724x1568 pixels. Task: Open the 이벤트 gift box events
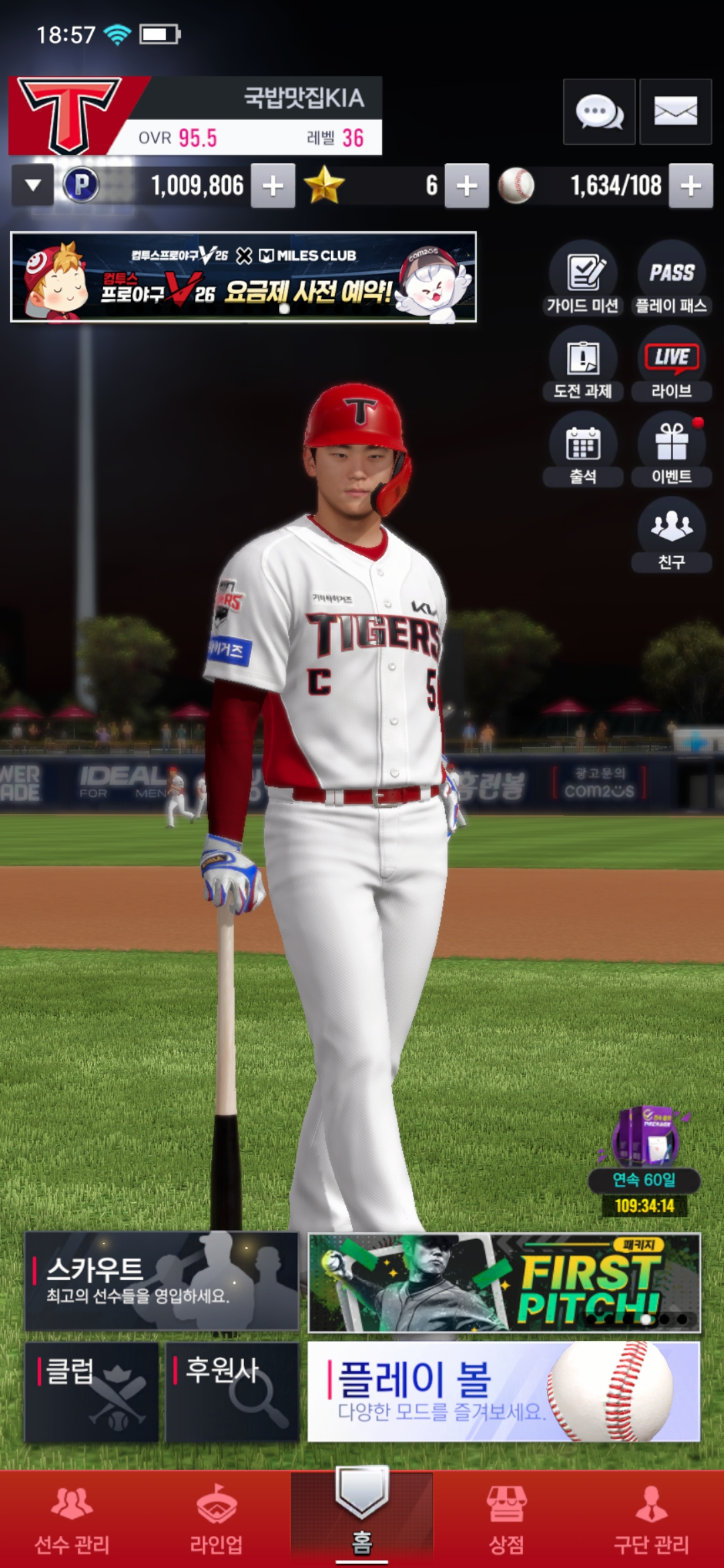coord(671,450)
